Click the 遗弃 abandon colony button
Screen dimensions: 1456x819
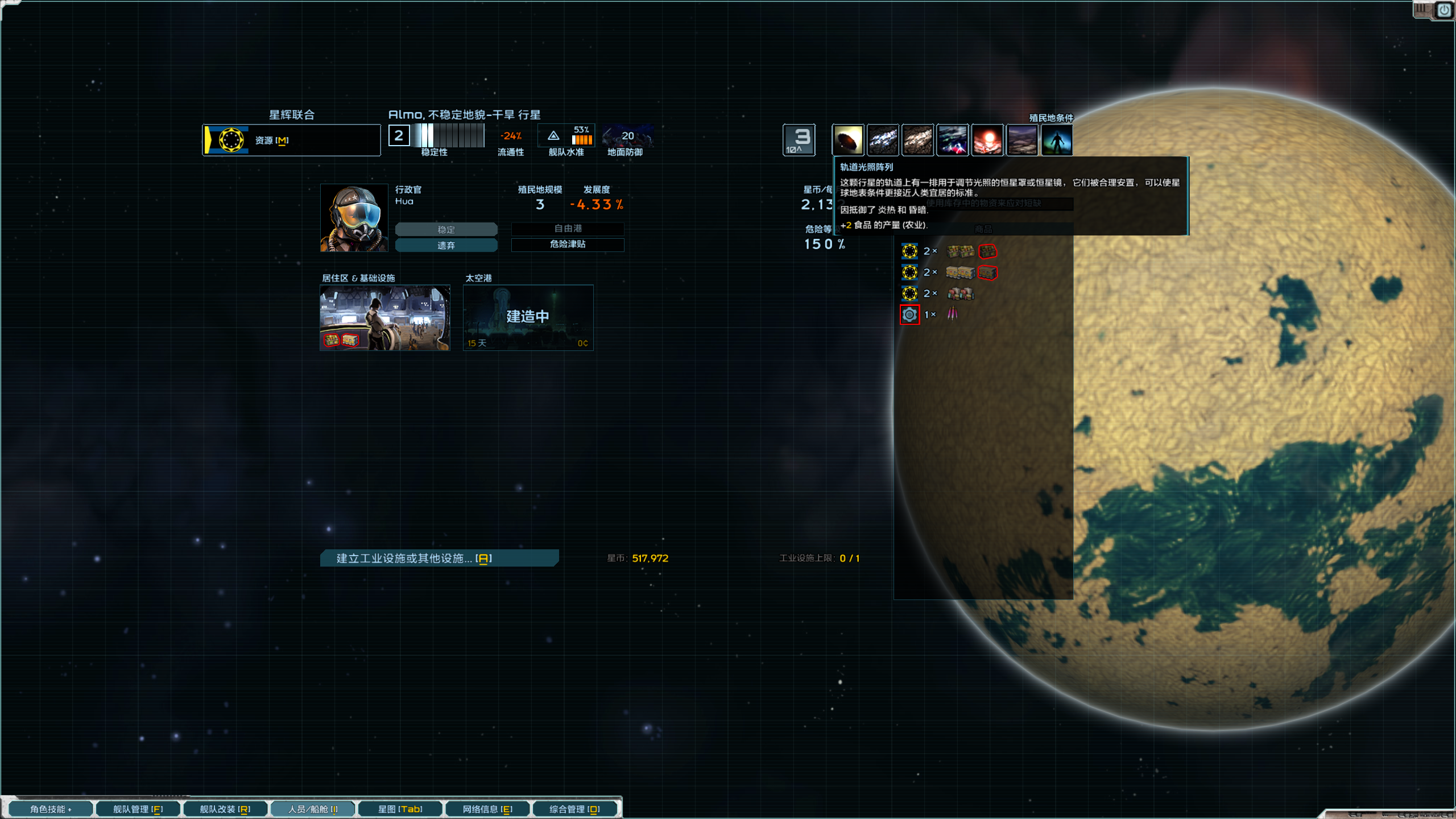446,245
